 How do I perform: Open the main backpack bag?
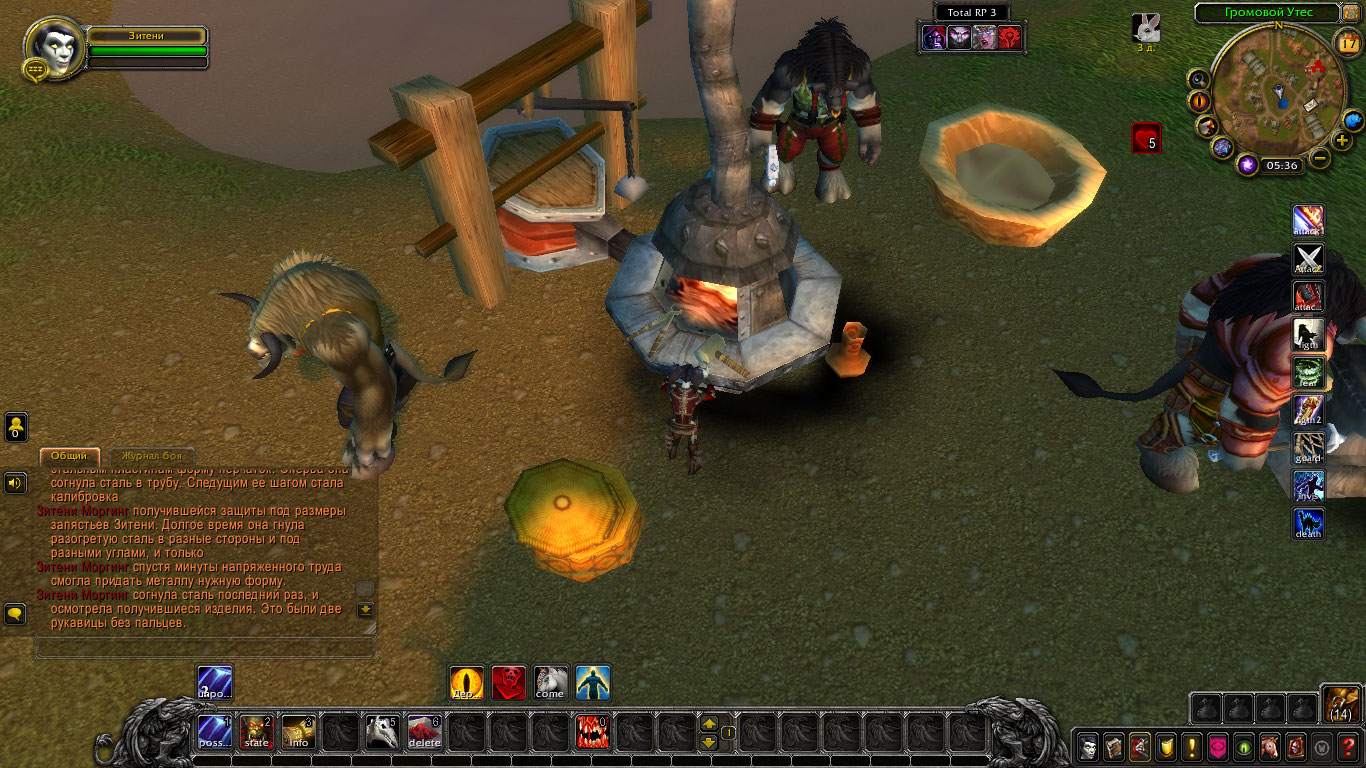pos(1339,705)
